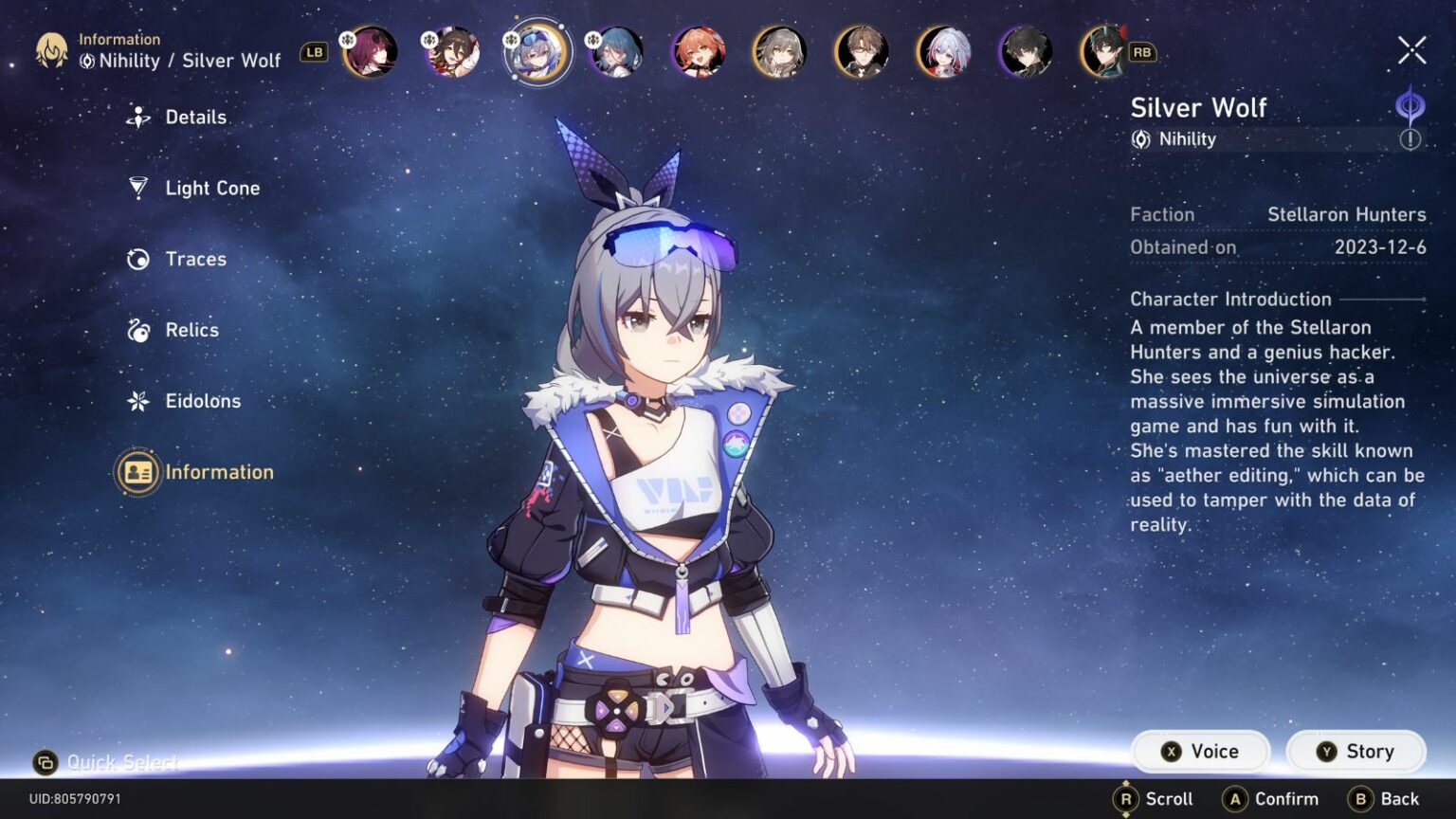Show Nihility path info via exclamation icon
This screenshot has width=1456, height=819.
(x=1410, y=139)
